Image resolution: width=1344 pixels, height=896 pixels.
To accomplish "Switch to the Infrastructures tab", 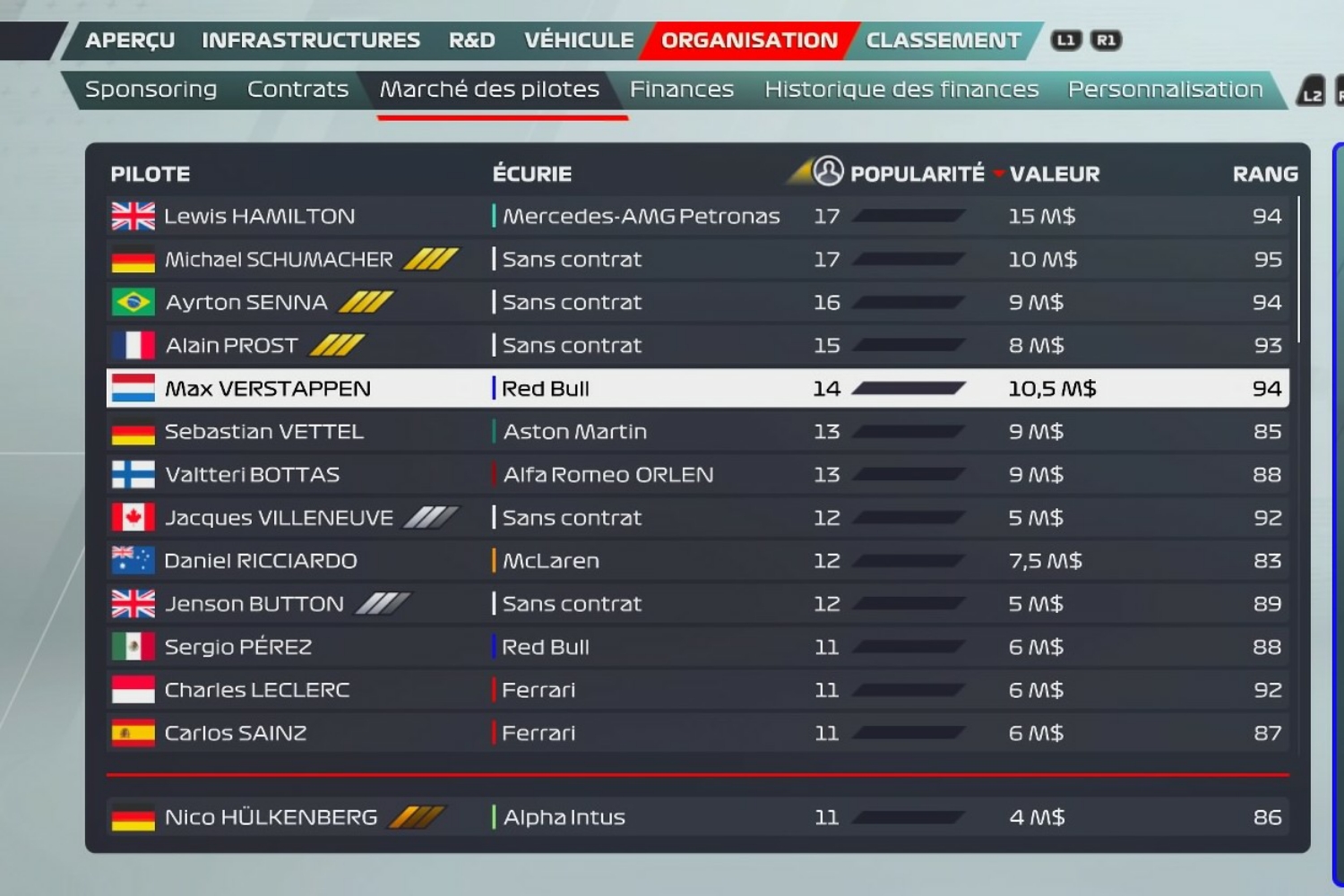I will coord(311,40).
